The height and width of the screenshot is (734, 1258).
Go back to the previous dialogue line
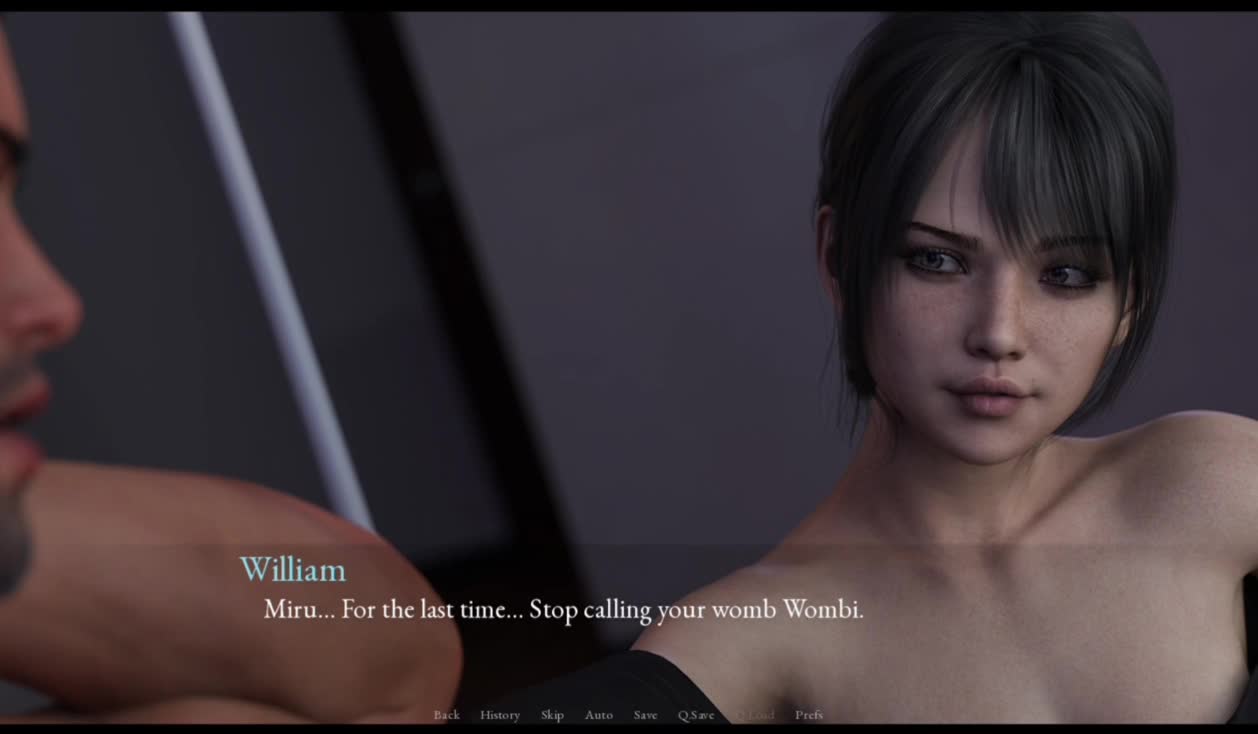click(446, 715)
